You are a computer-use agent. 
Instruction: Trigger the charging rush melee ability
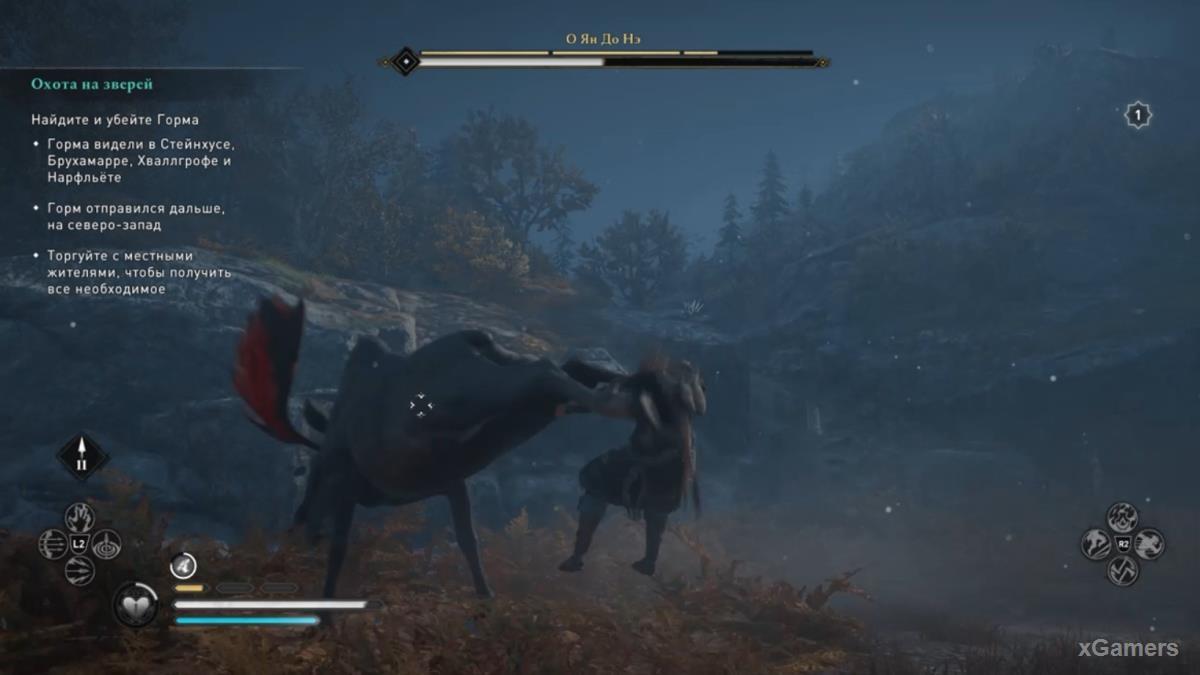(1149, 544)
